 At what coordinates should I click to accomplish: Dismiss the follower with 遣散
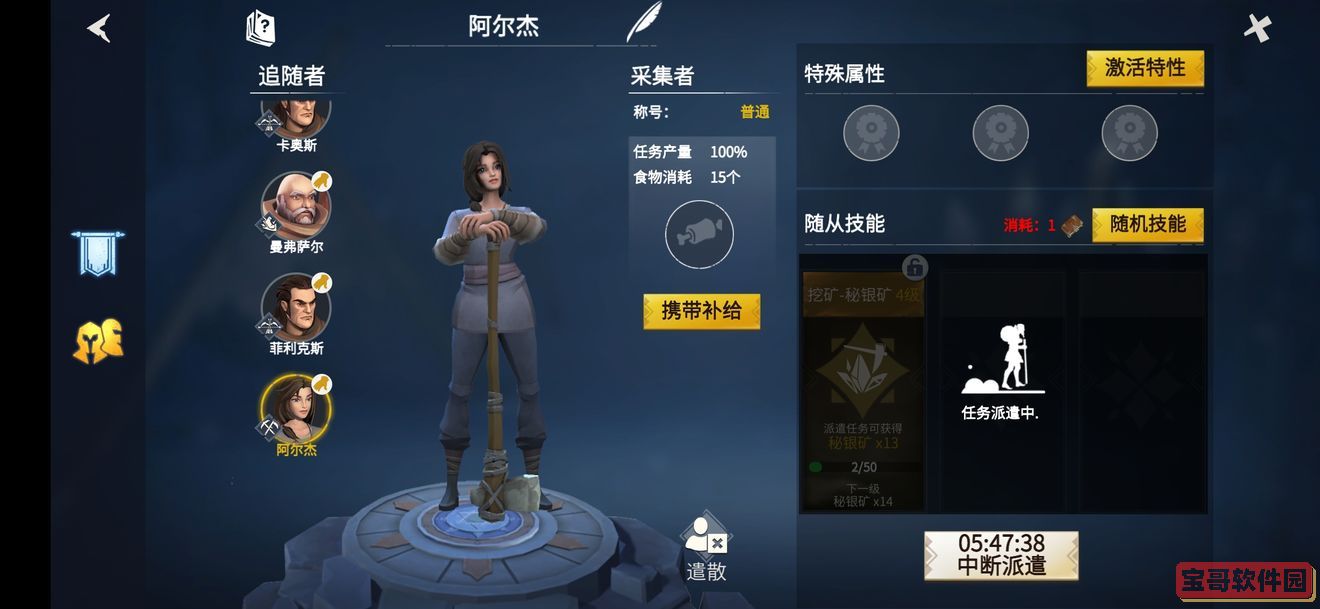pos(706,551)
